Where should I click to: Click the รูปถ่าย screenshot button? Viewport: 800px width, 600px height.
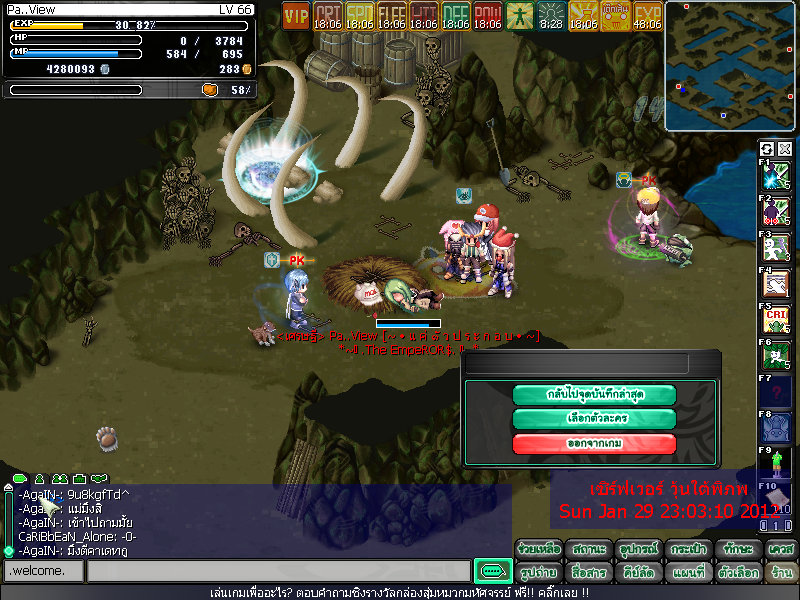click(x=538, y=573)
